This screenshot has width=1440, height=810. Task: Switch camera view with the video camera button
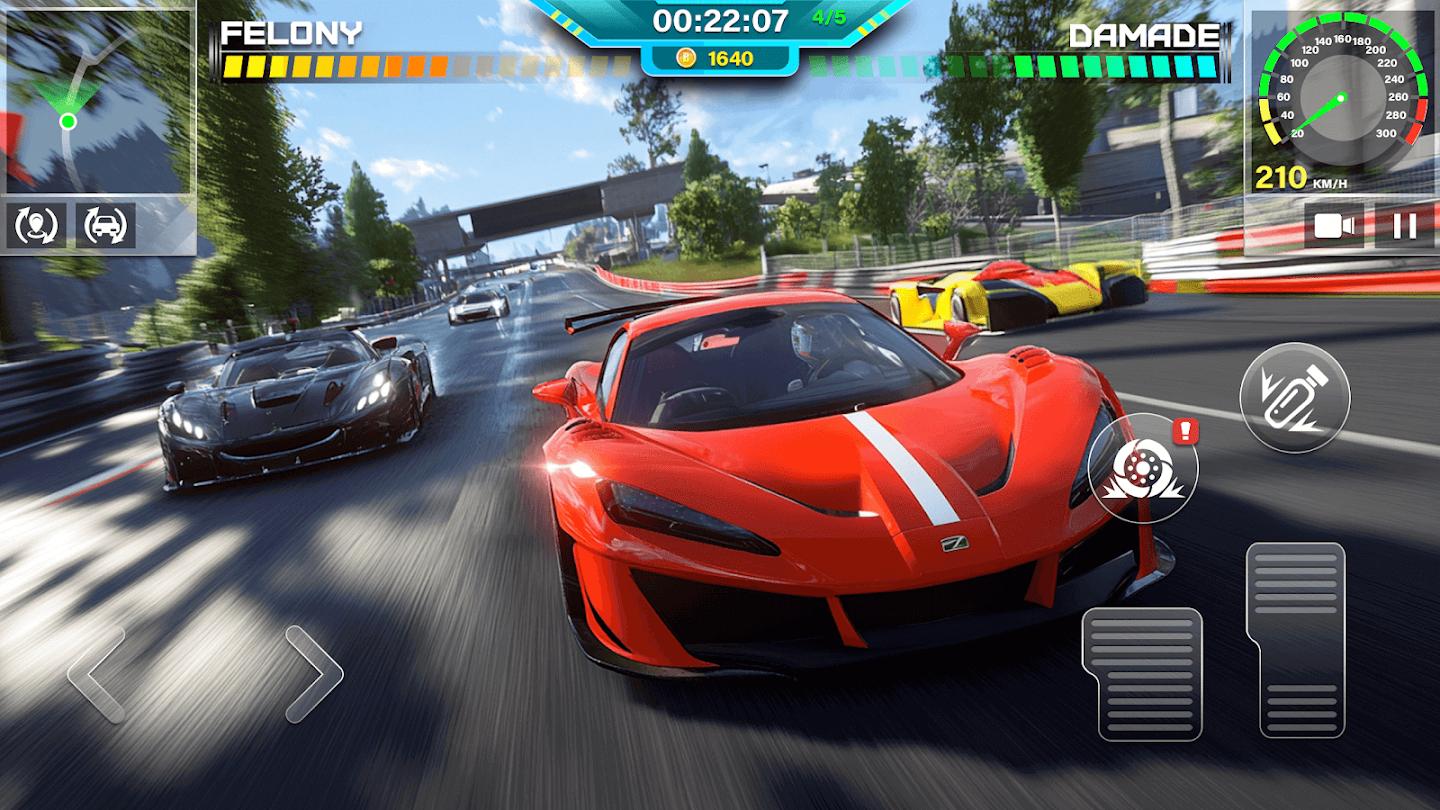pos(1334,226)
